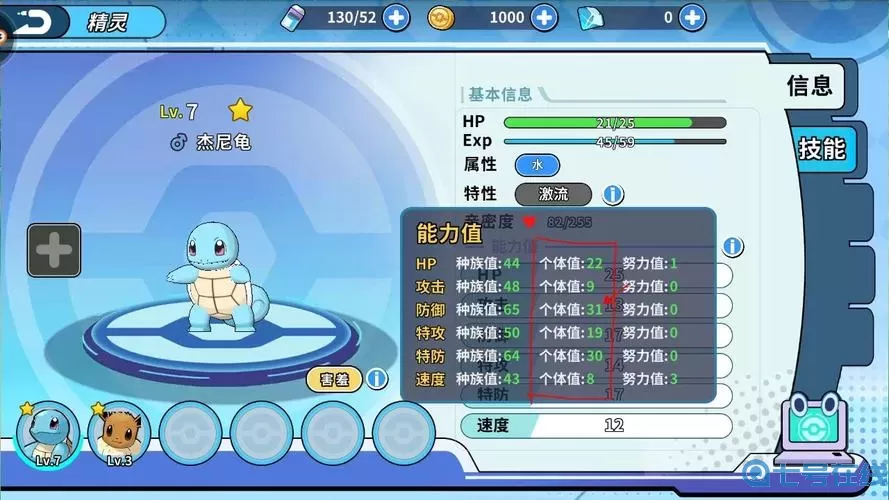Select the Lv.3 Eevee party slot
The width and height of the screenshot is (889, 500).
tap(119, 434)
